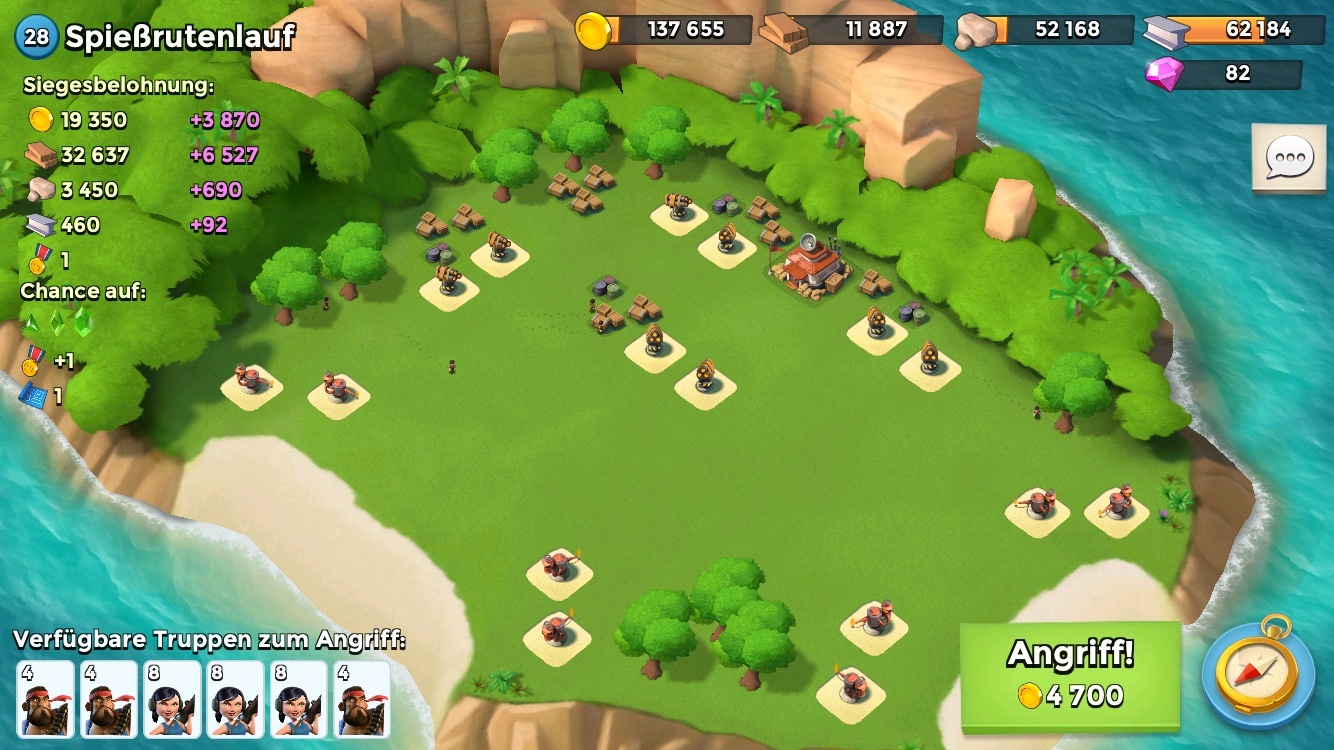Open the chat speech bubble
The height and width of the screenshot is (750, 1334).
(1289, 158)
